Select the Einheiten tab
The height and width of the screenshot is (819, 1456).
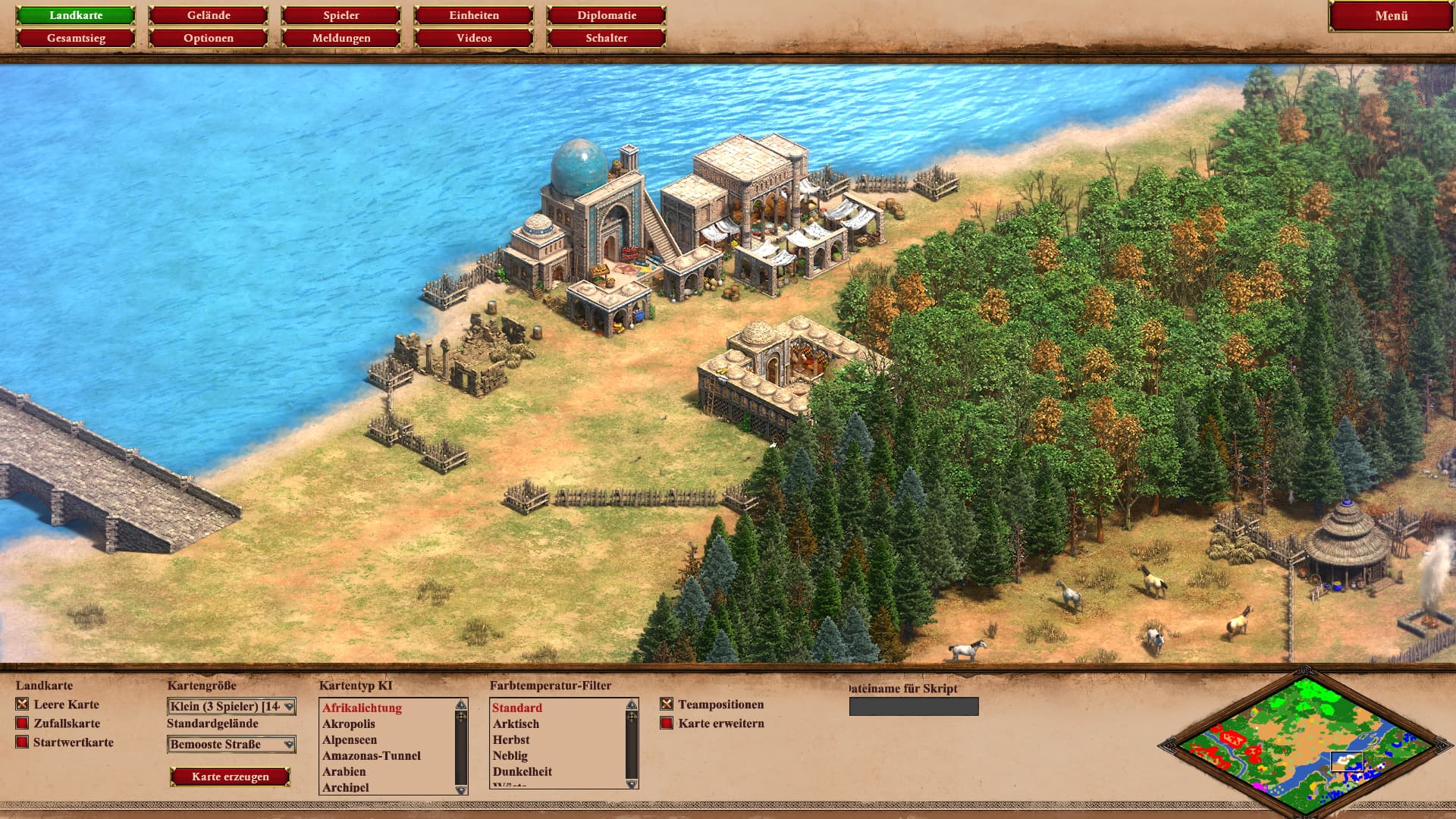tap(474, 15)
